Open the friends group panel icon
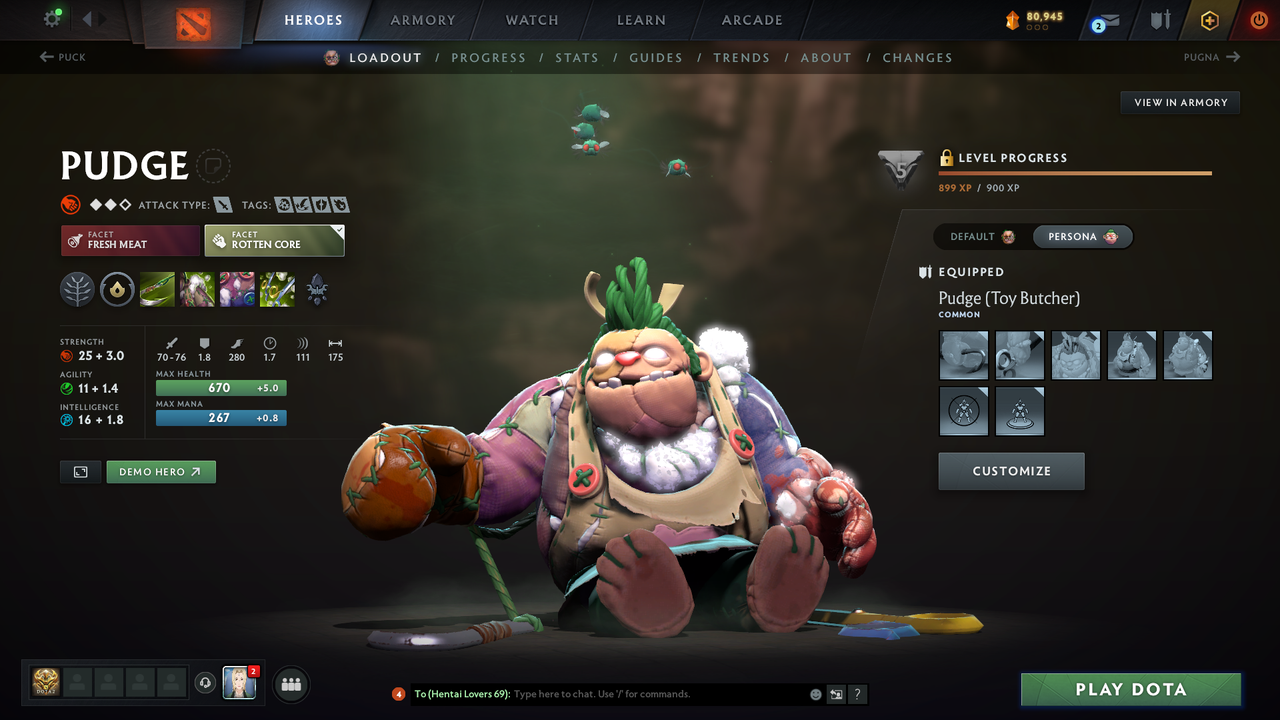 tap(289, 684)
